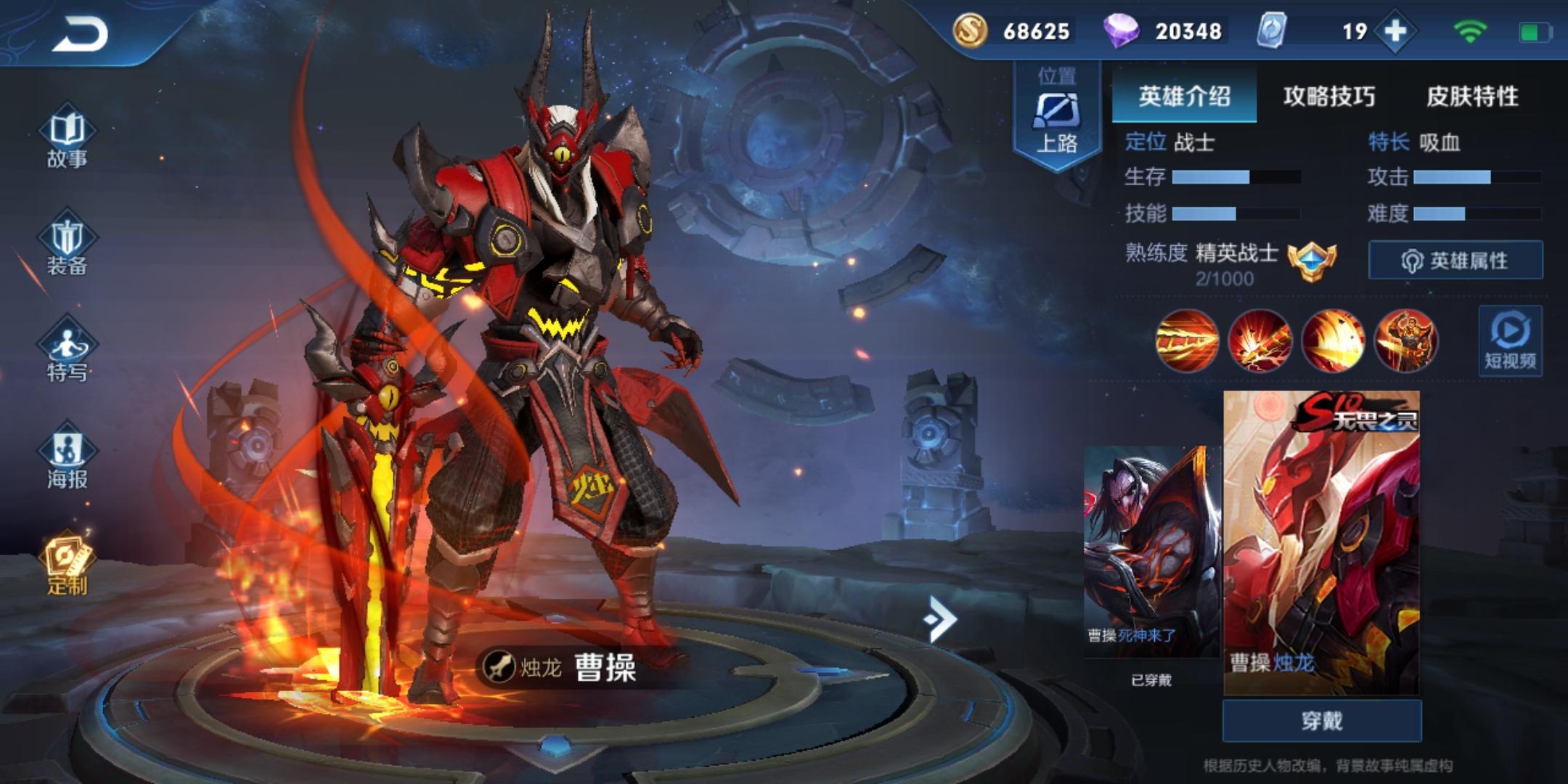Screen dimensions: 1568x784
Task: Open the 装备 equipment page
Action: [67, 246]
